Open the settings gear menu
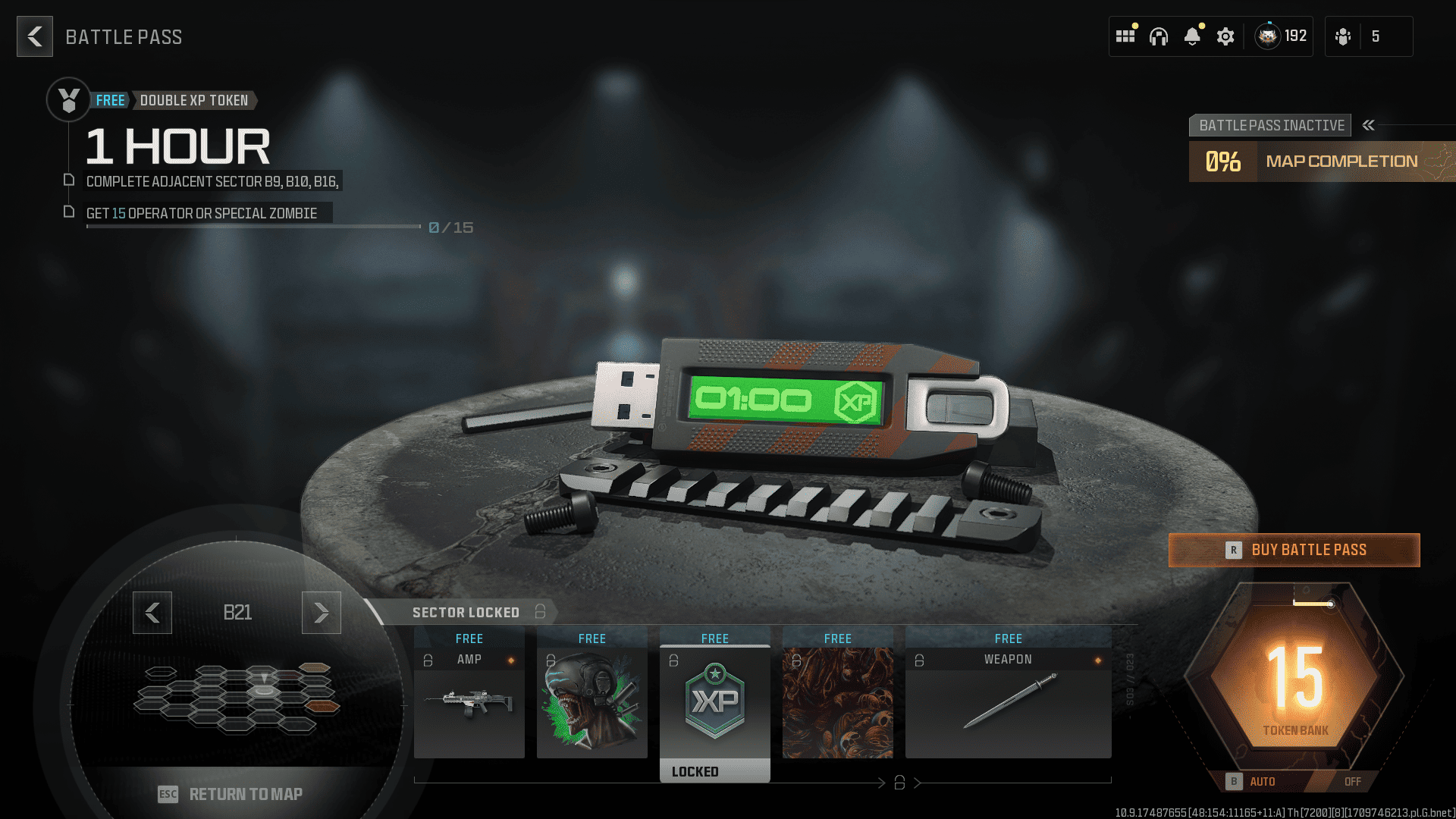Viewport: 1456px width, 819px height. coord(1225,36)
